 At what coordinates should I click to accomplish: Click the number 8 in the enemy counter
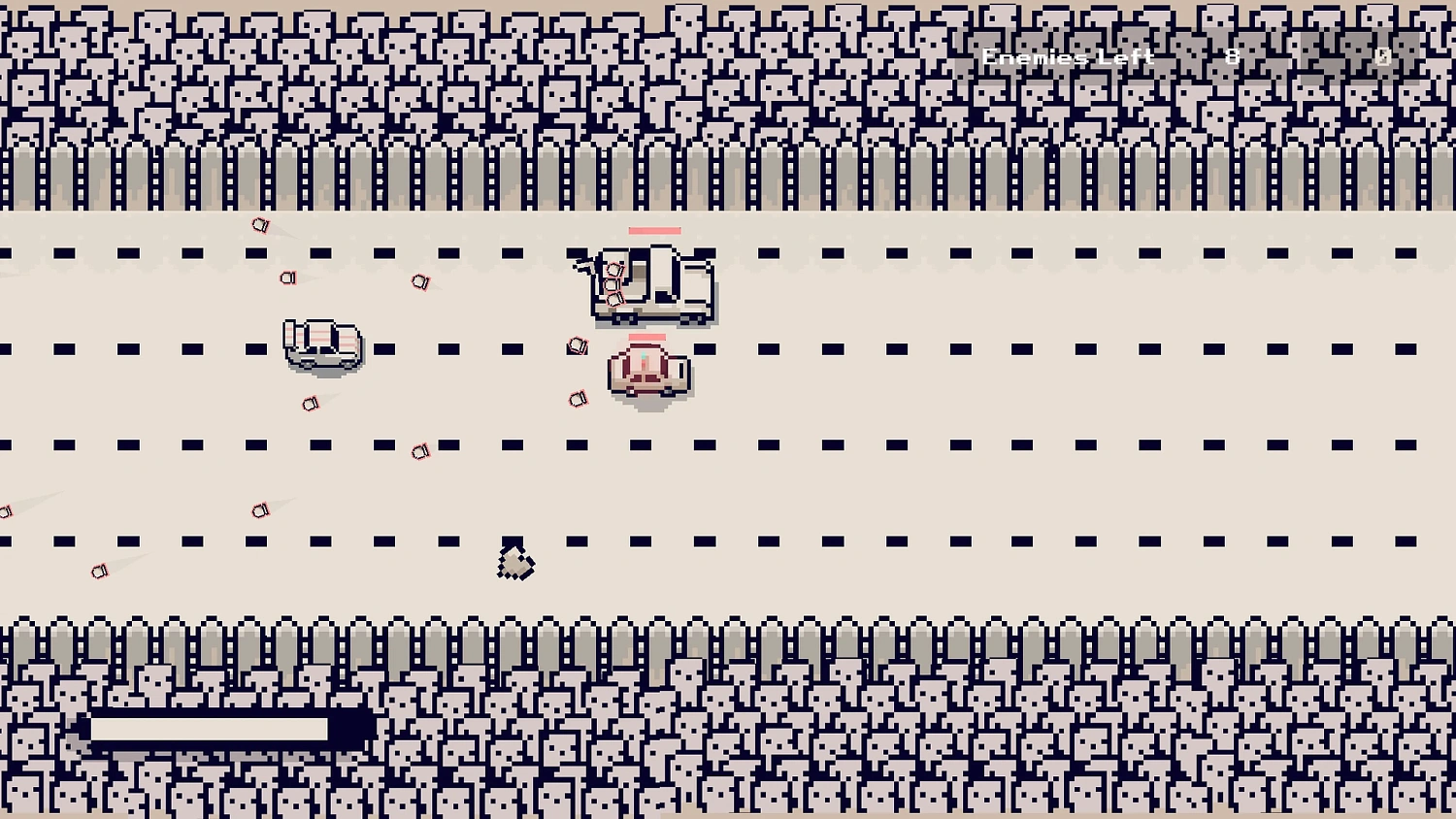(1232, 56)
